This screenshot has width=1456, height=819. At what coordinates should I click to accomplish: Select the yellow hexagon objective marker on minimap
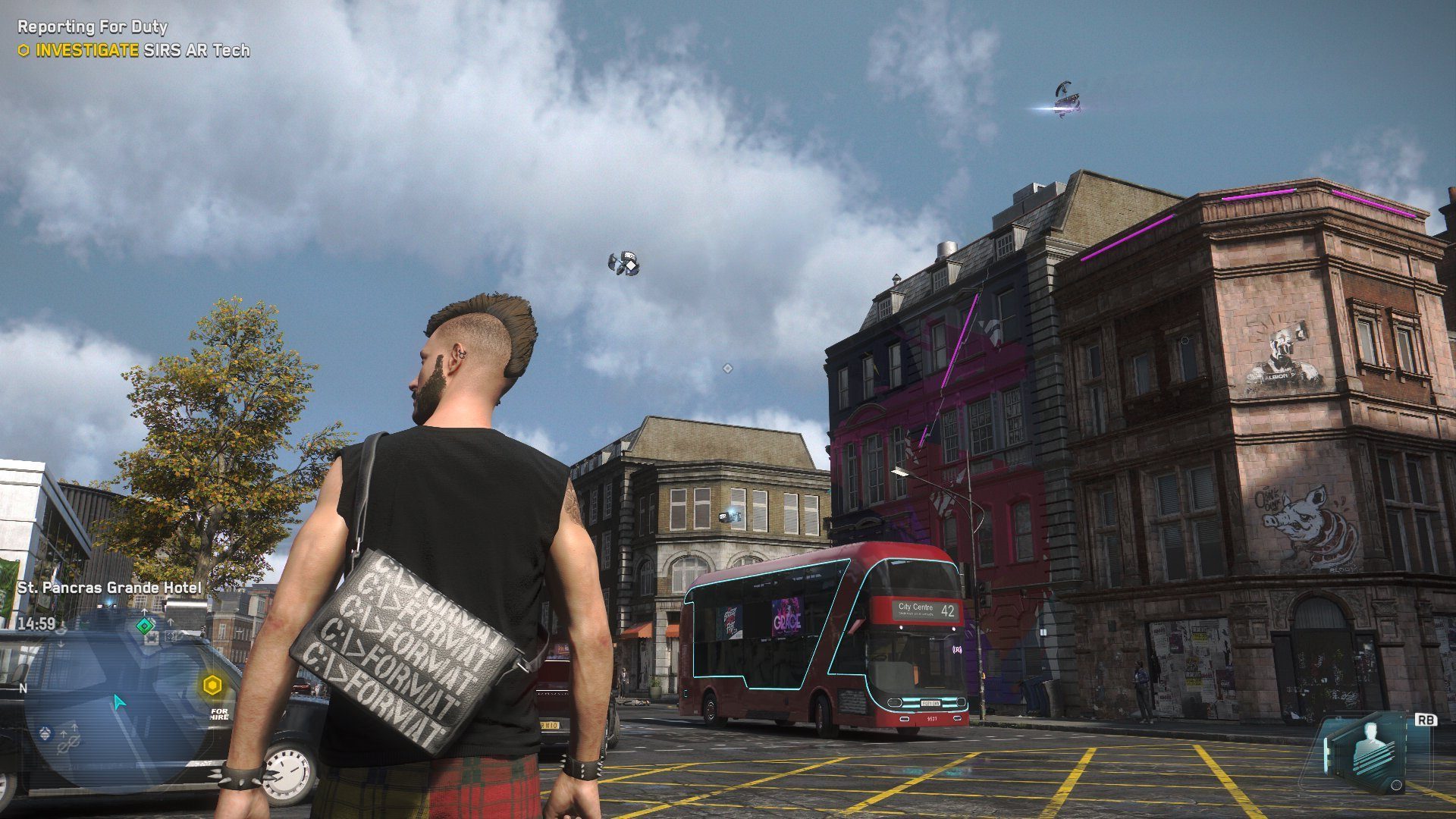pos(212,686)
